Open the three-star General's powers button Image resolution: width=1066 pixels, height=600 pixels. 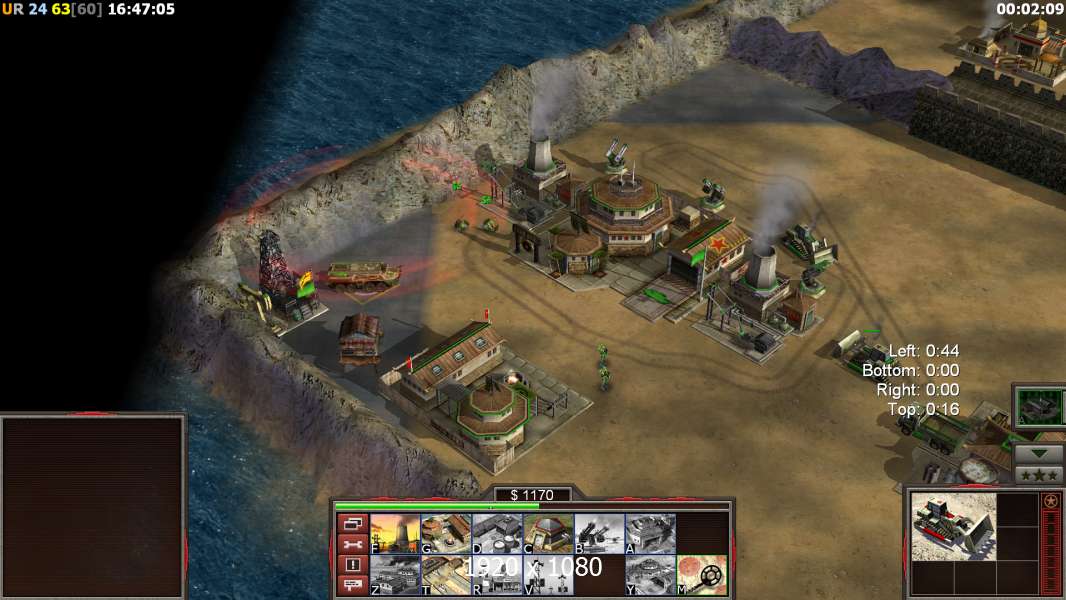point(1039,475)
